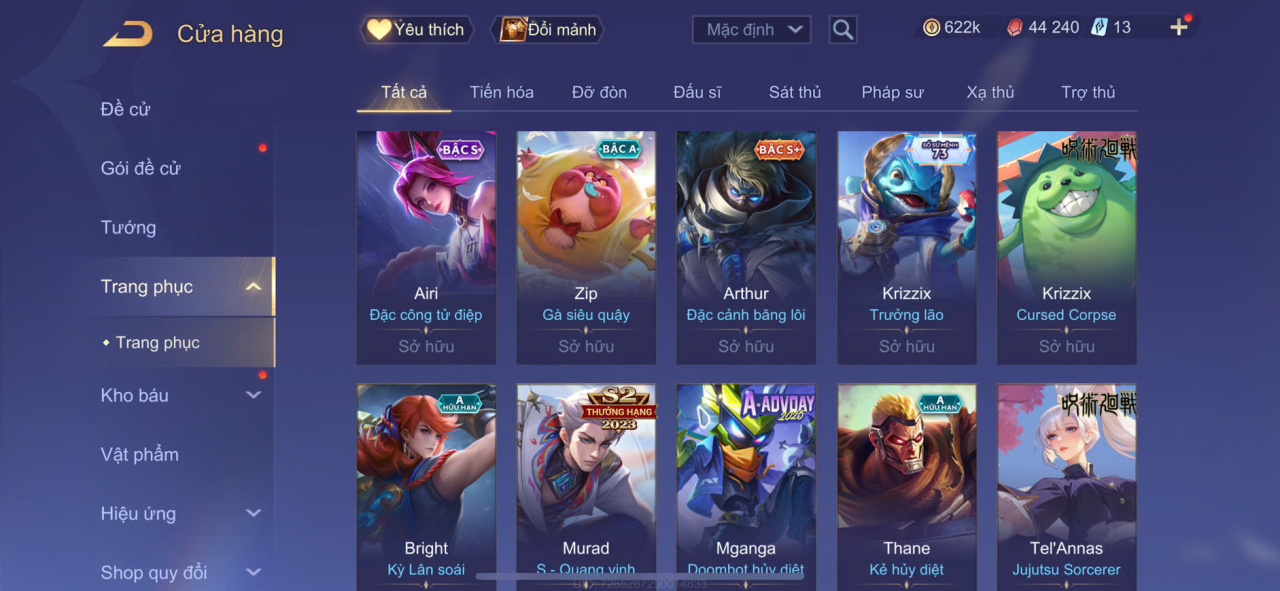
Task: Go back using the arrow button
Action: pyautogui.click(x=128, y=34)
